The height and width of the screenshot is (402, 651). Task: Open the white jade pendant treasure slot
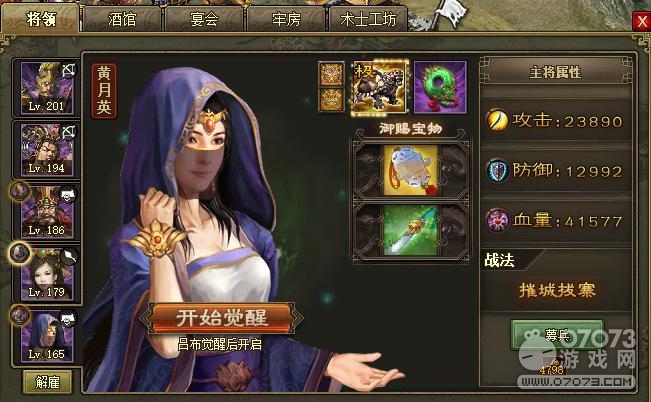point(410,166)
